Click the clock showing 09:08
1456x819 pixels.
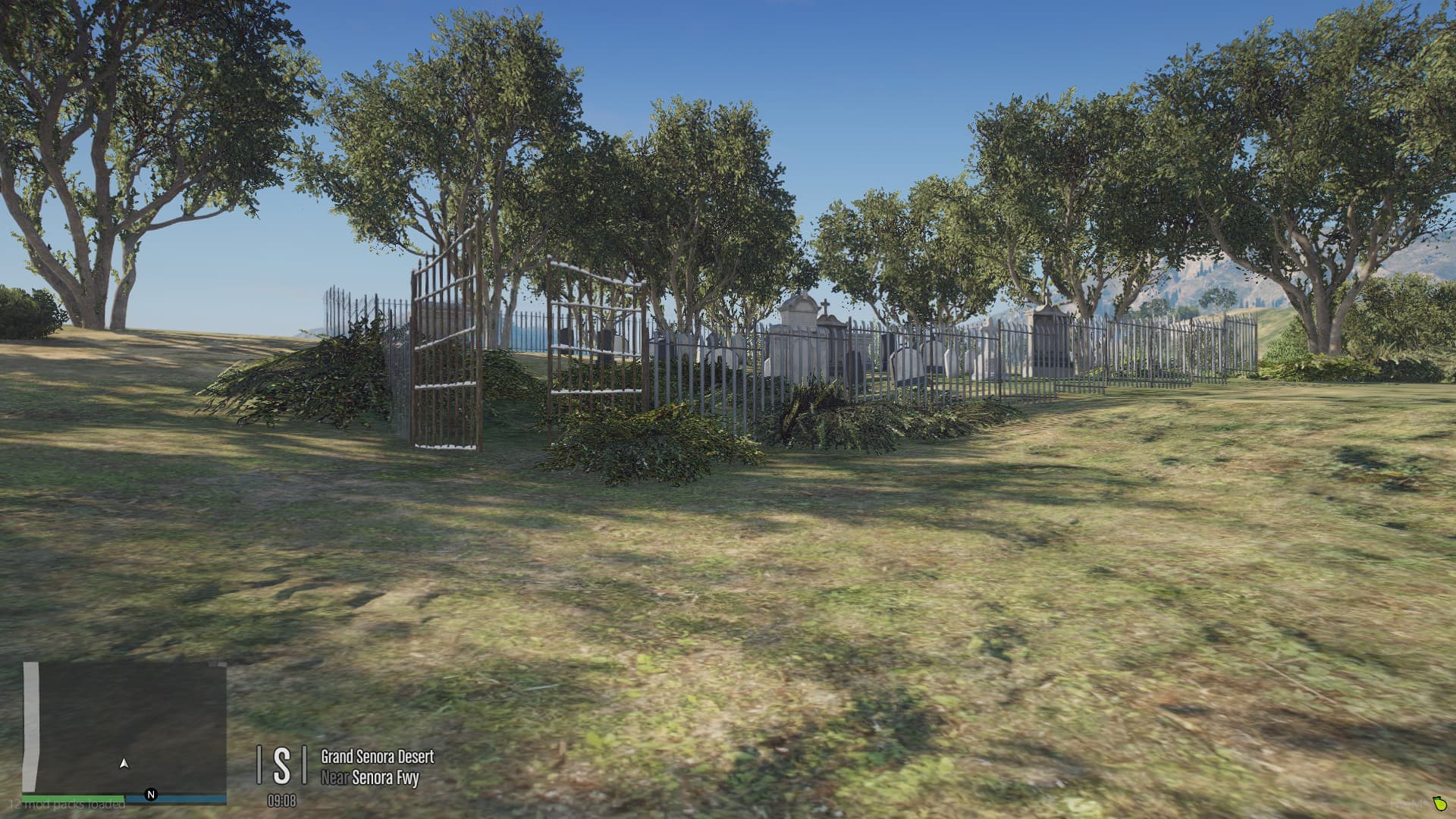(x=281, y=802)
